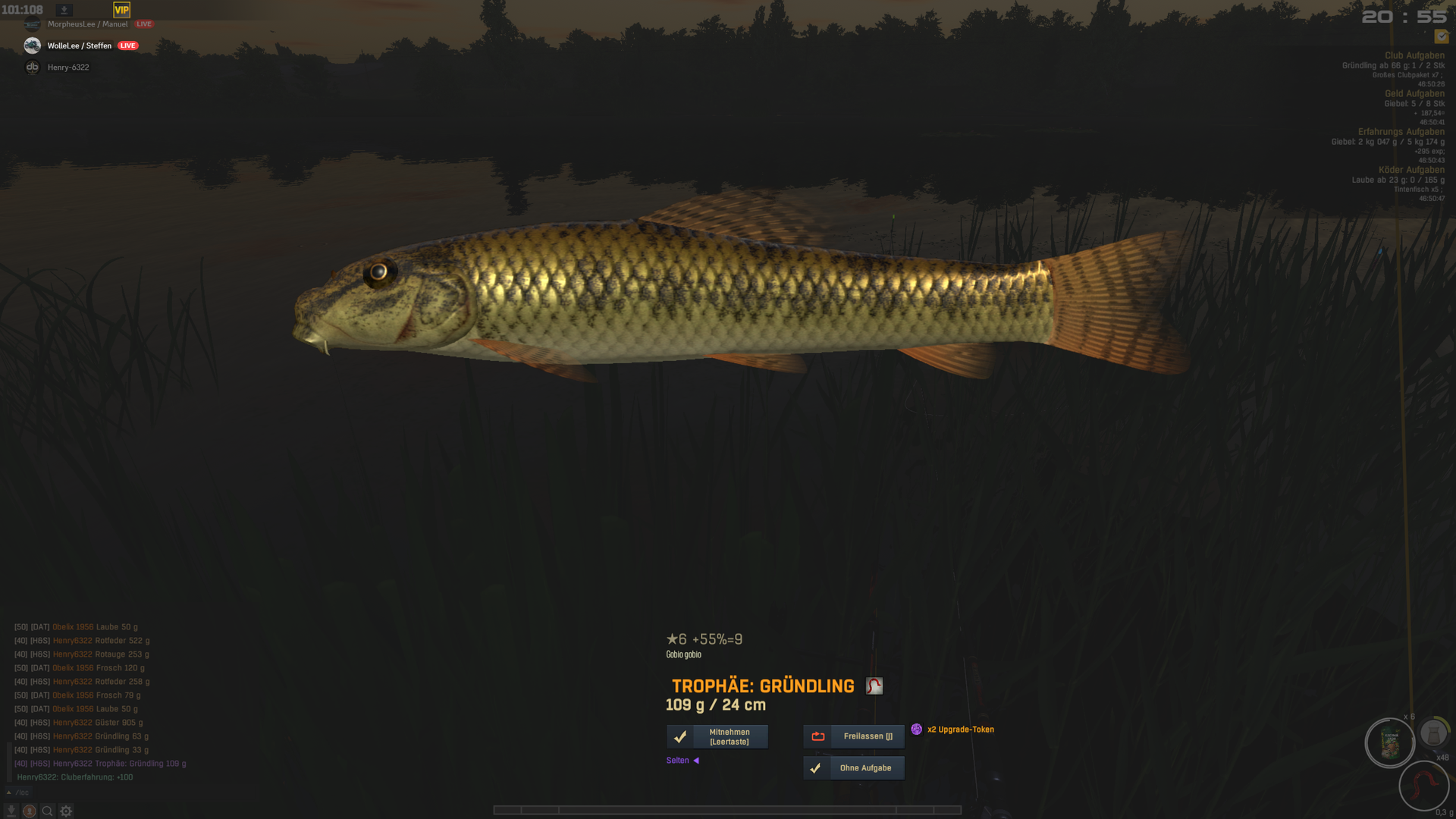1456x819 pixels.
Task: Select MorpheusLee / Manuel in voice overlay
Action: [87, 24]
